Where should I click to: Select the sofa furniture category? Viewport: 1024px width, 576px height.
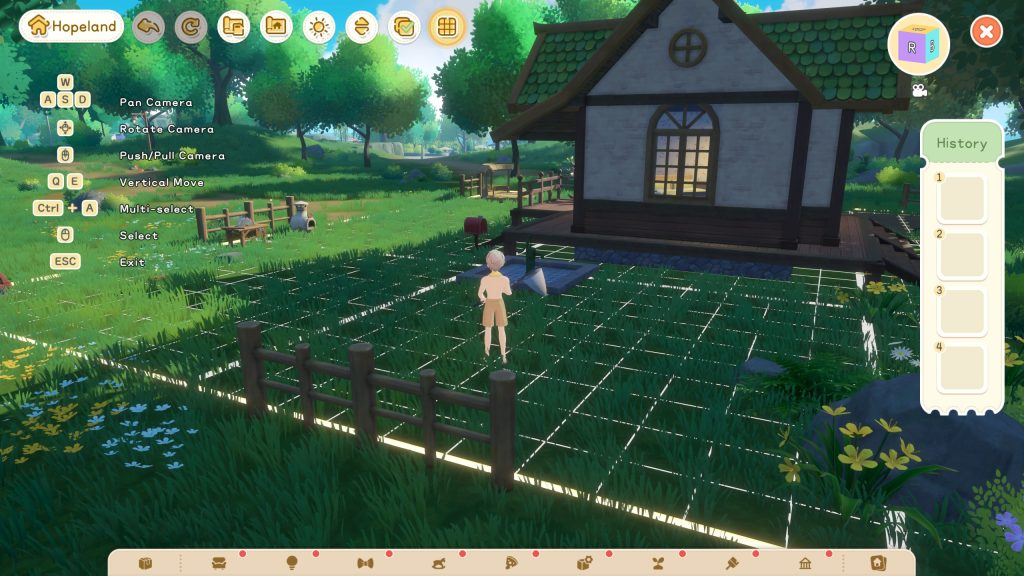coord(219,563)
